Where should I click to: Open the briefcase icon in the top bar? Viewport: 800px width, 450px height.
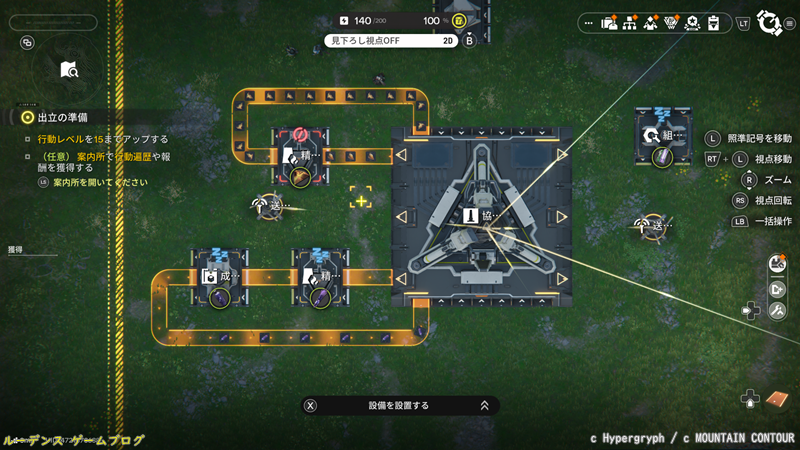(x=609, y=23)
